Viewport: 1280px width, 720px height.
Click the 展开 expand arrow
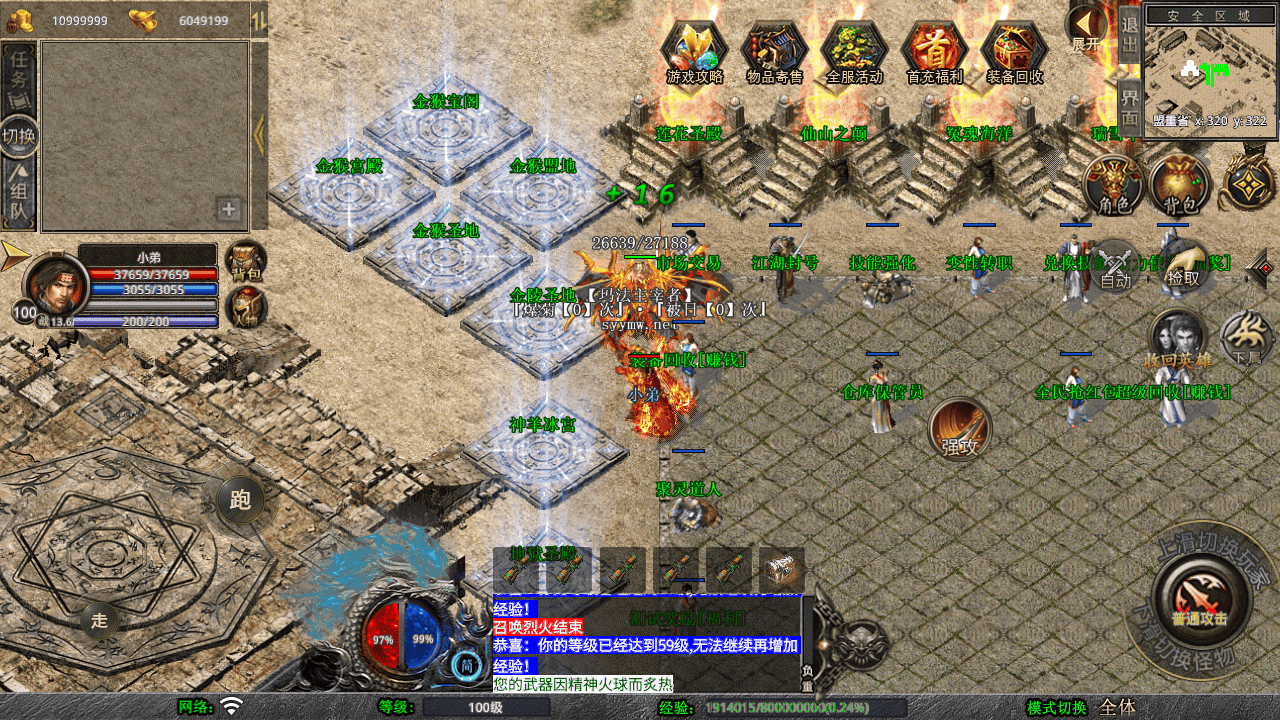(x=1085, y=27)
